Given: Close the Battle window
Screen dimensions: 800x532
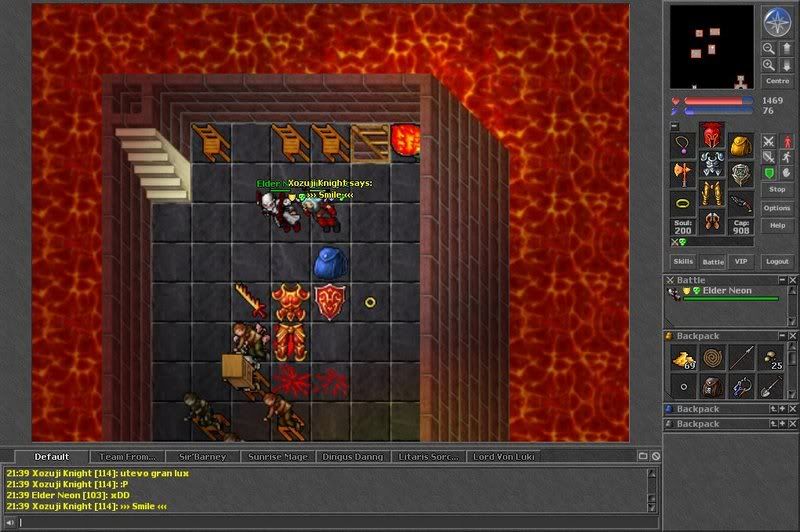Looking at the screenshot, I should (792, 280).
